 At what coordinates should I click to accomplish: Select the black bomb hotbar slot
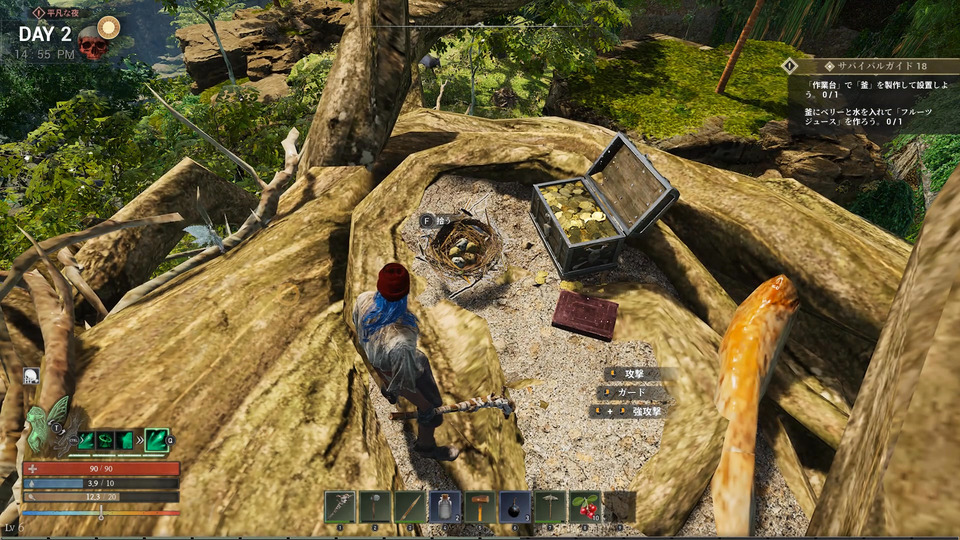[515, 507]
